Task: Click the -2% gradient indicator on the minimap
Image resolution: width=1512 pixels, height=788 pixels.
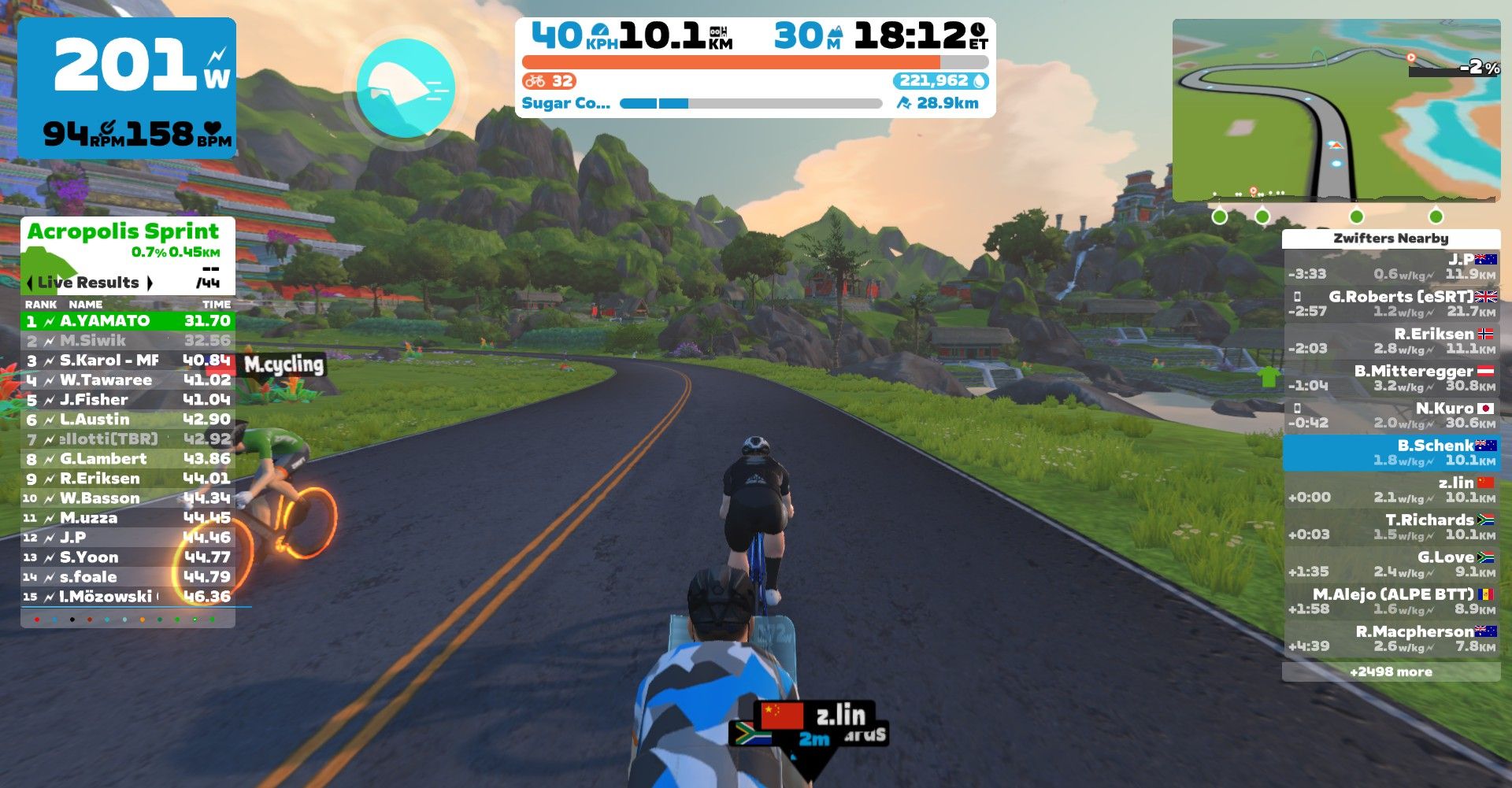Action: point(1479,68)
